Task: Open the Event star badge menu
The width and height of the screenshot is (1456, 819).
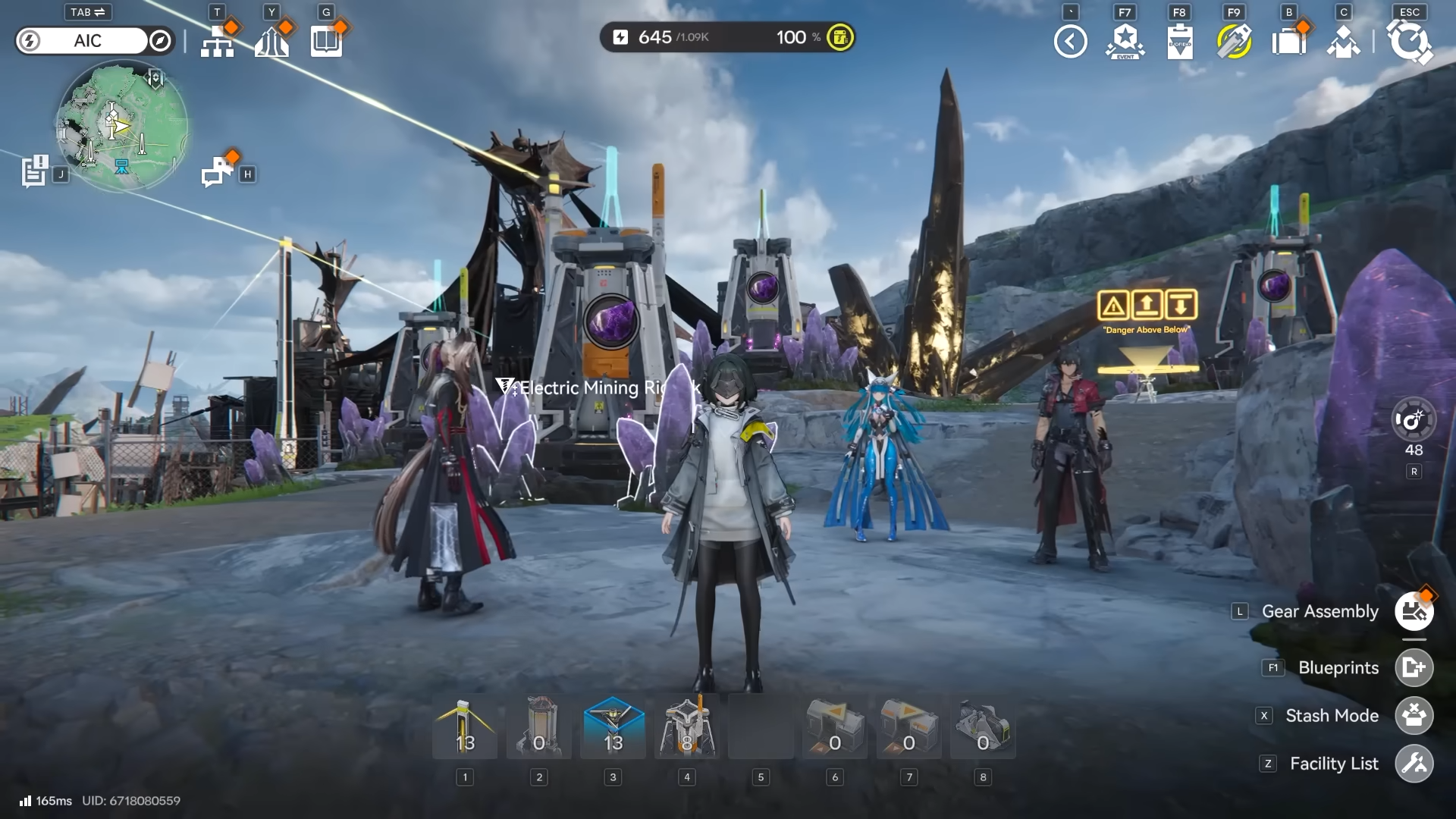Action: [1125, 42]
